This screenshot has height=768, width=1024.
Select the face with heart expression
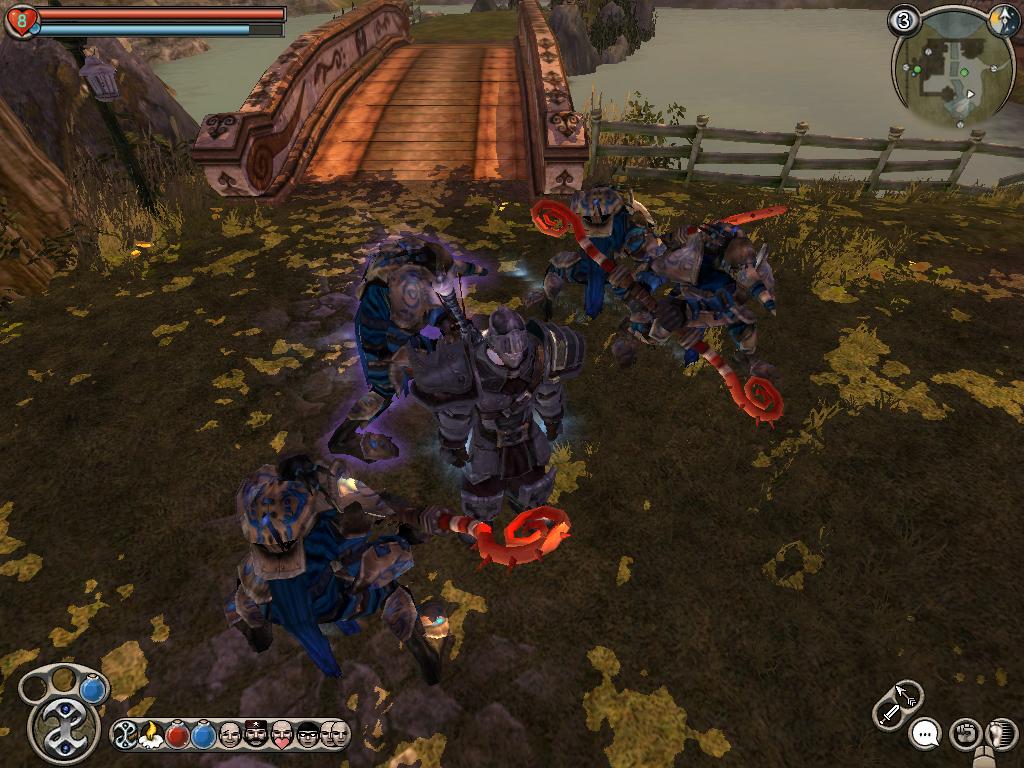pos(282,736)
